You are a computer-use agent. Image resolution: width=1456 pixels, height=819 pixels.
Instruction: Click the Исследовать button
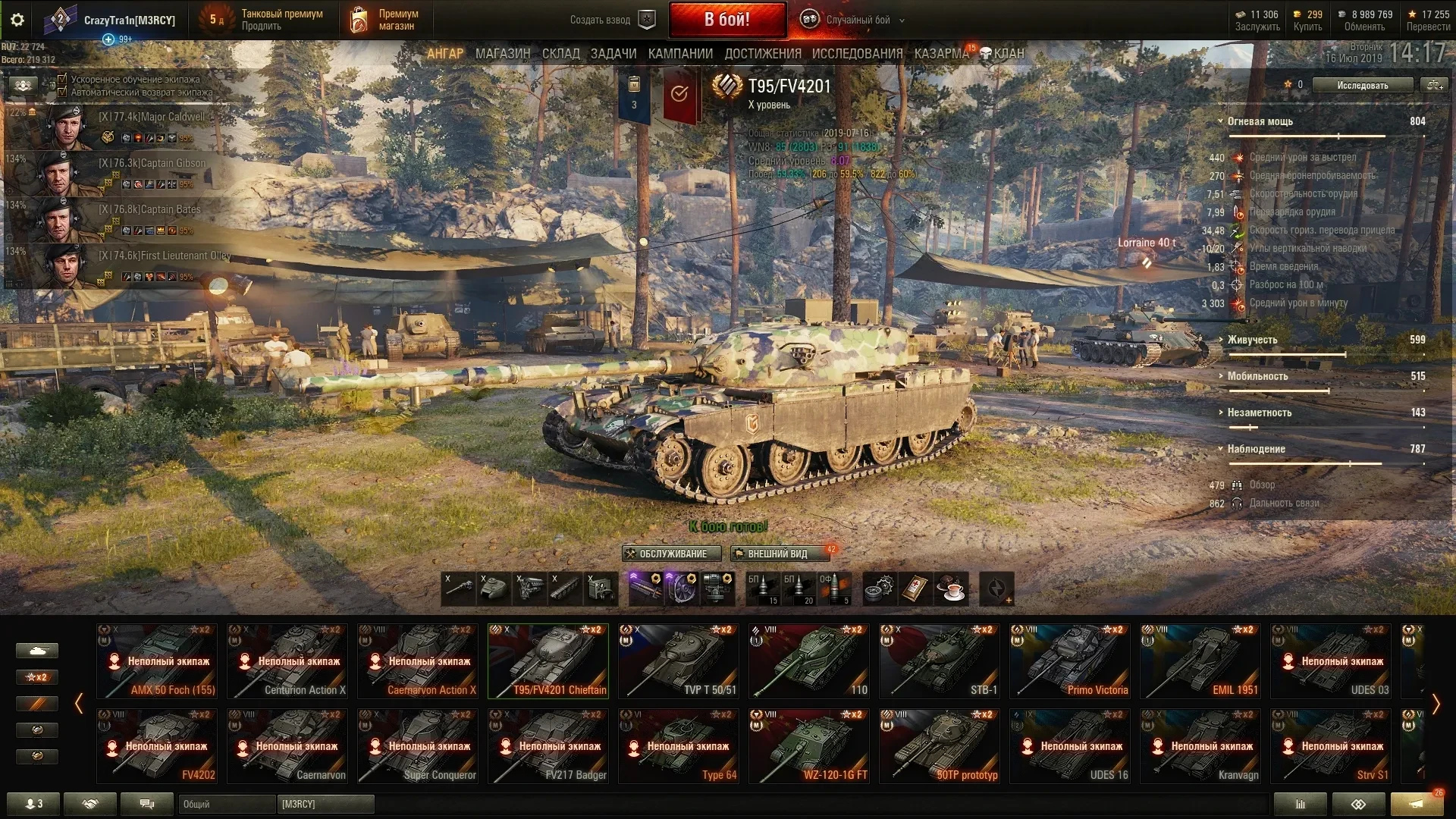tap(1362, 85)
